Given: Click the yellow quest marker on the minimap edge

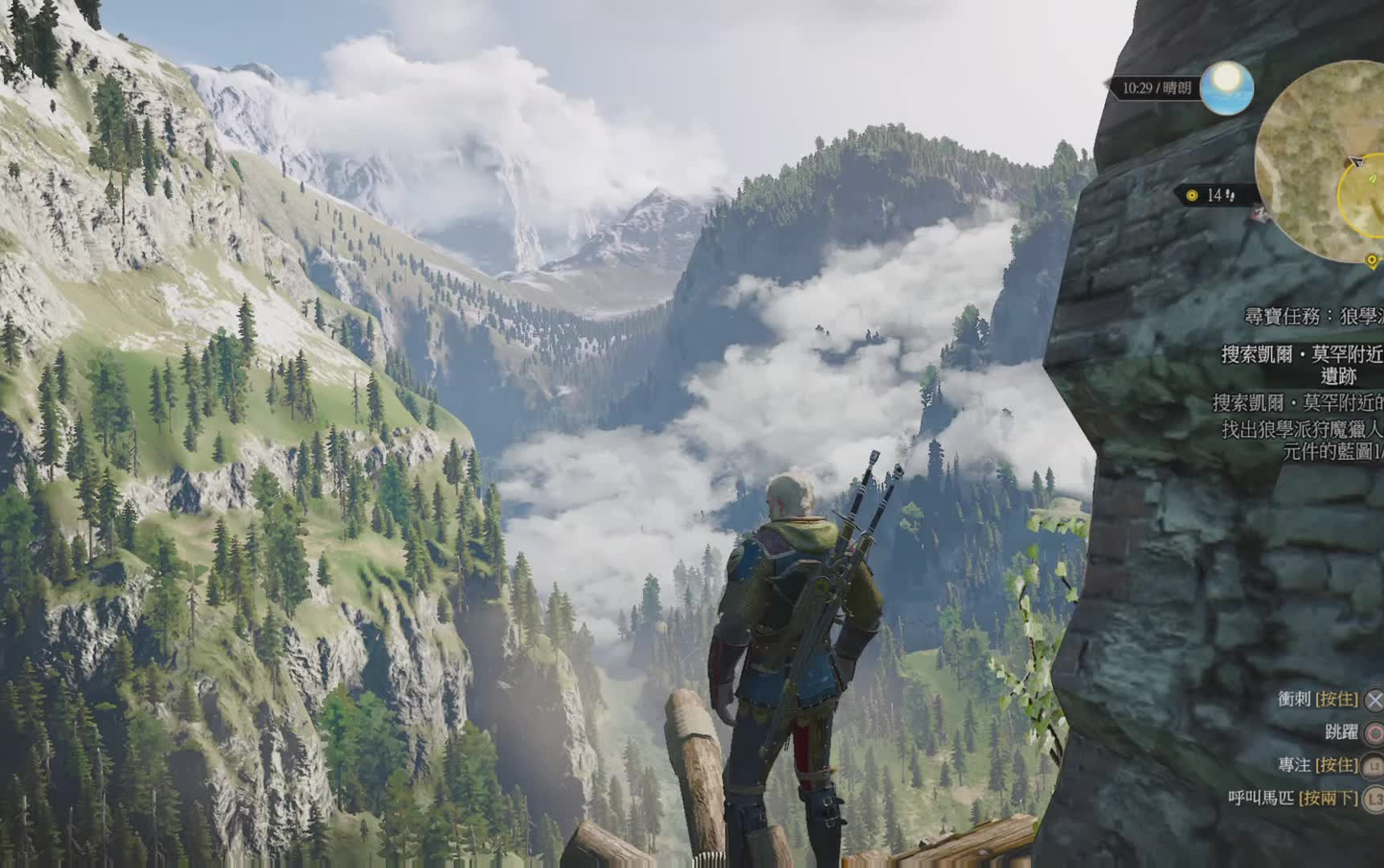Looking at the screenshot, I should (1372, 260).
